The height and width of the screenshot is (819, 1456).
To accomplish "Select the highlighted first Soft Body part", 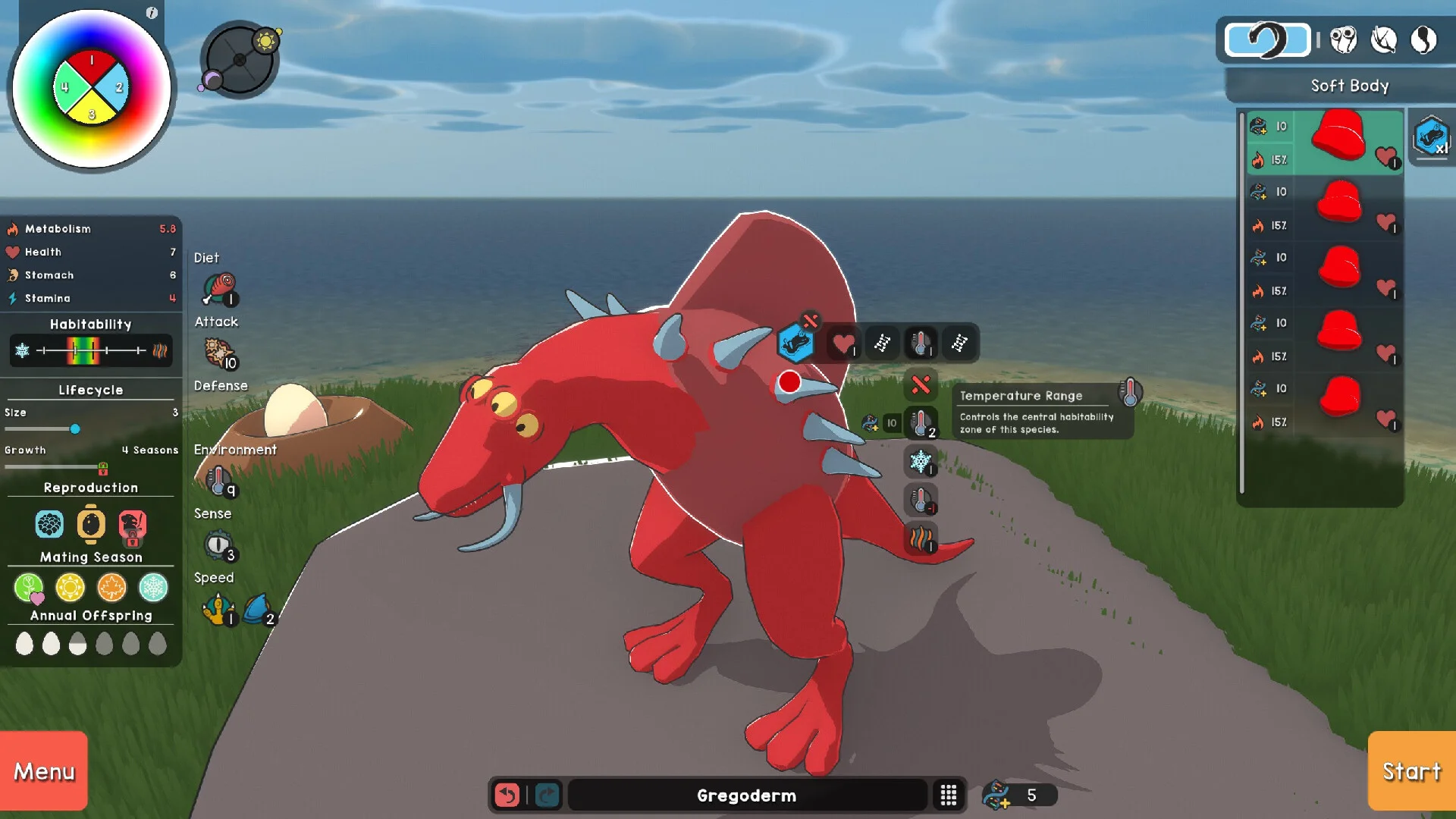I will (1326, 143).
